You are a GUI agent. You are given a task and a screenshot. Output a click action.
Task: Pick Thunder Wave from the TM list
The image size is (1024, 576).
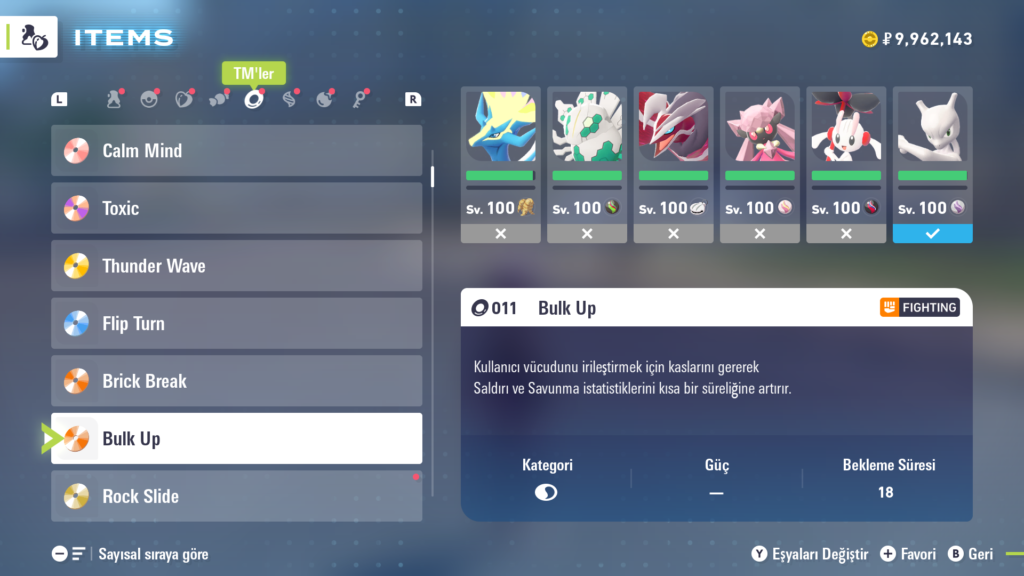236,266
